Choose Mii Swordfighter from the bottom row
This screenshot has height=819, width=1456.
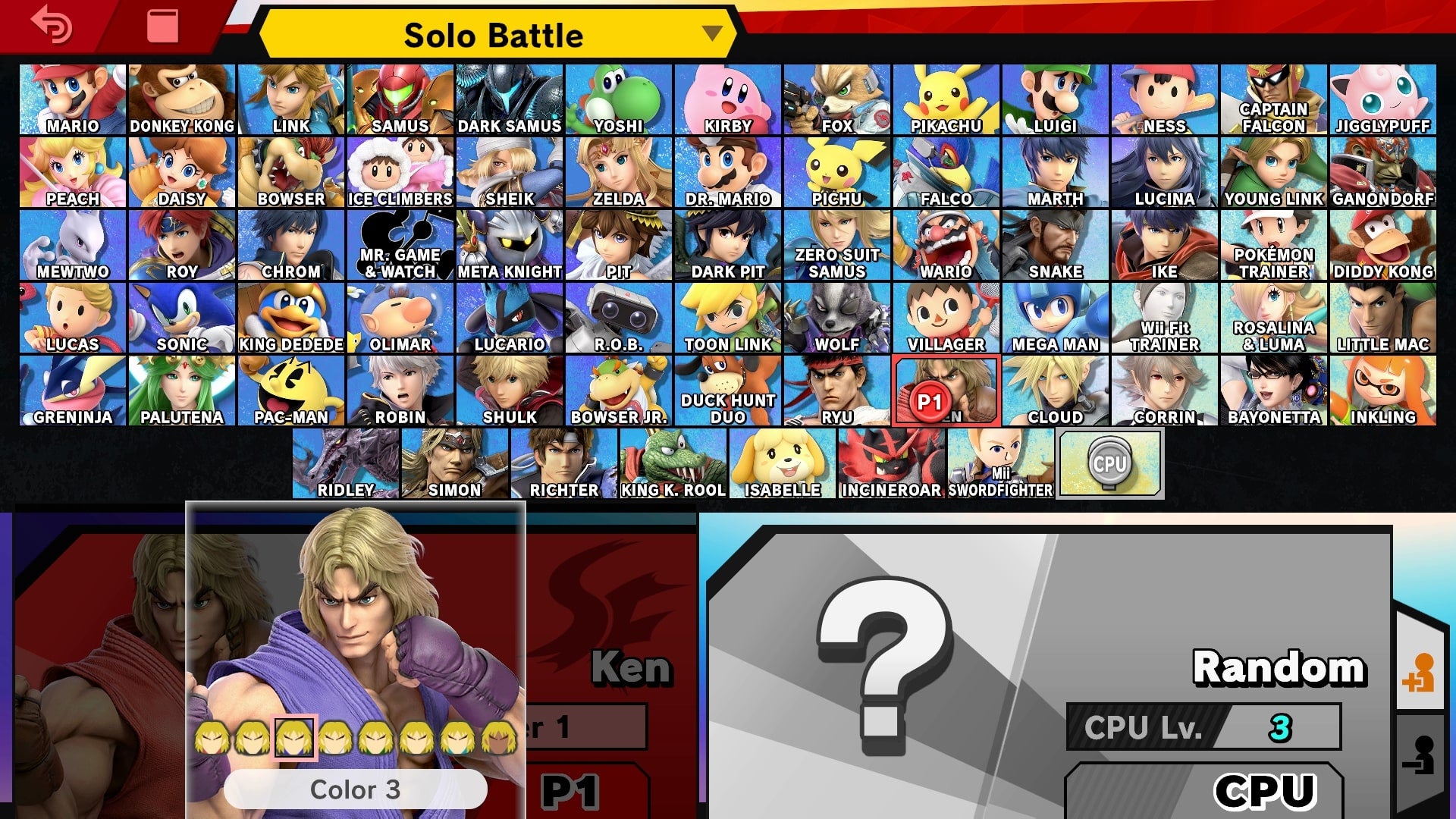pos(1001,461)
